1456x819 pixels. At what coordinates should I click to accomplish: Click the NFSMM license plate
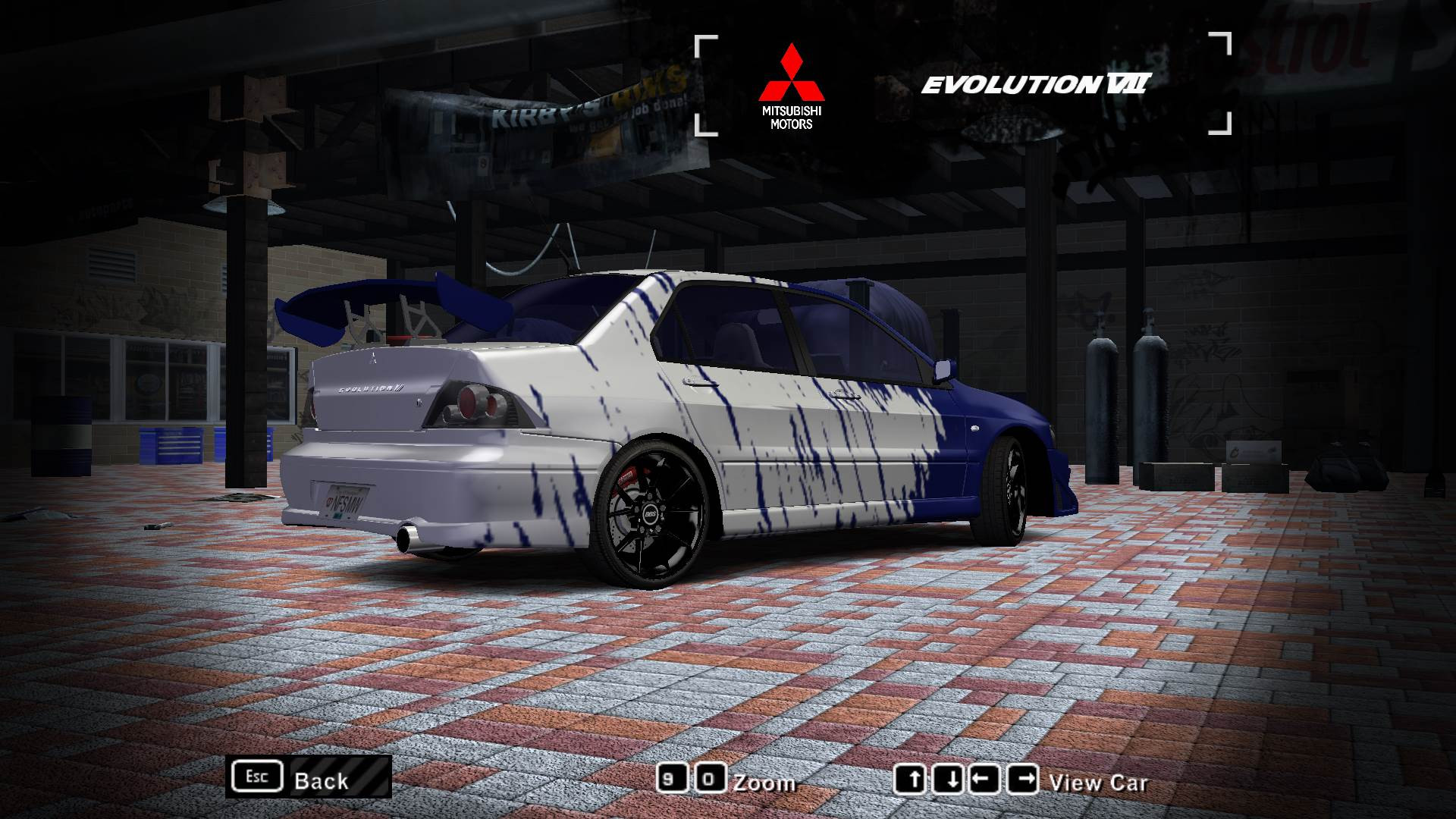346,502
